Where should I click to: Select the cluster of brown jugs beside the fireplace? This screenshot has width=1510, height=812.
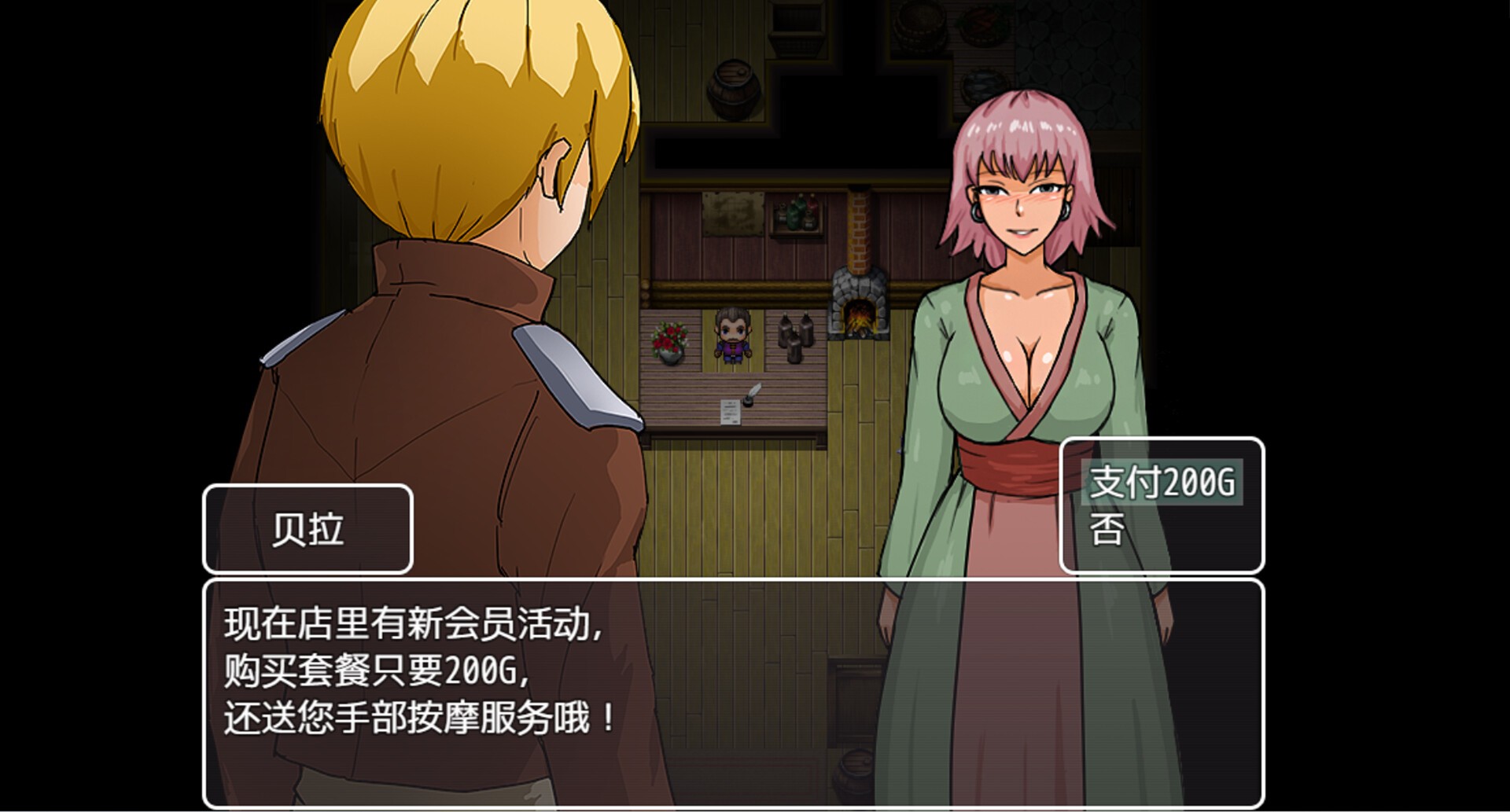click(796, 338)
